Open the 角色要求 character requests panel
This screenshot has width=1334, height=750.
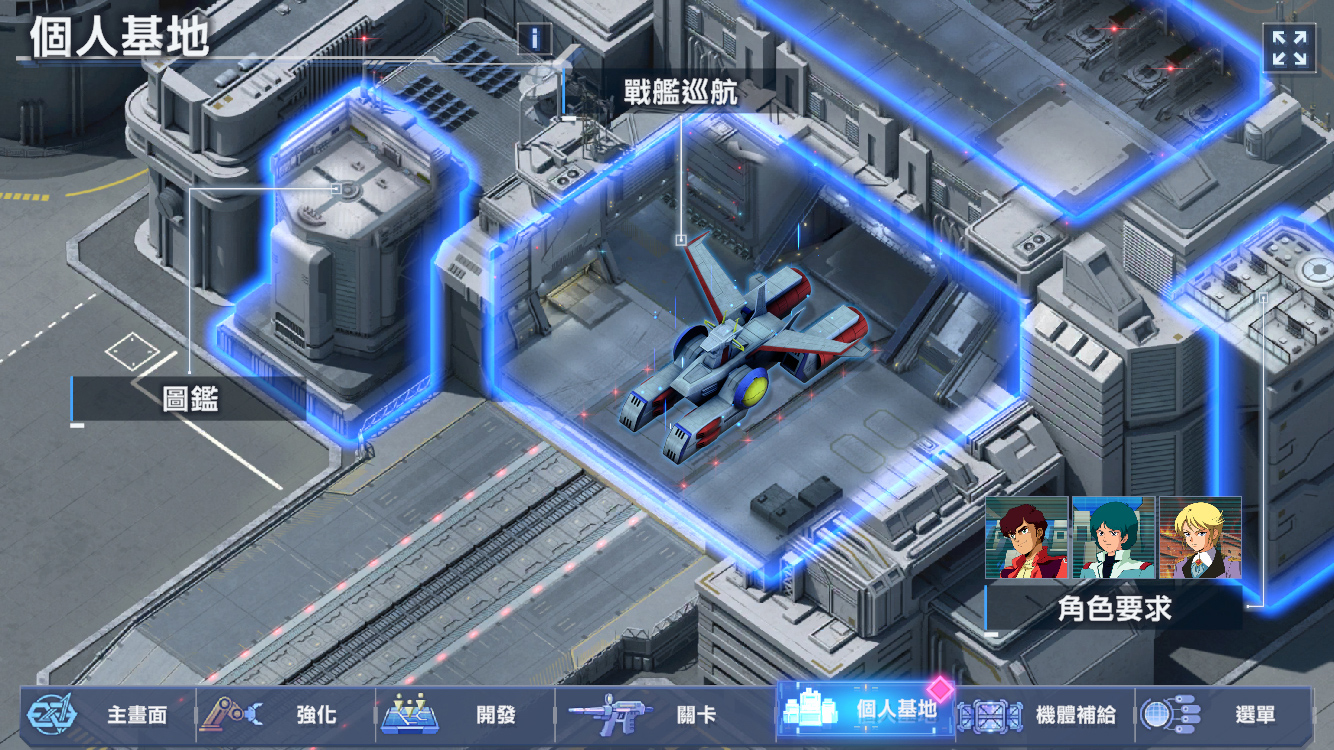(1114, 608)
